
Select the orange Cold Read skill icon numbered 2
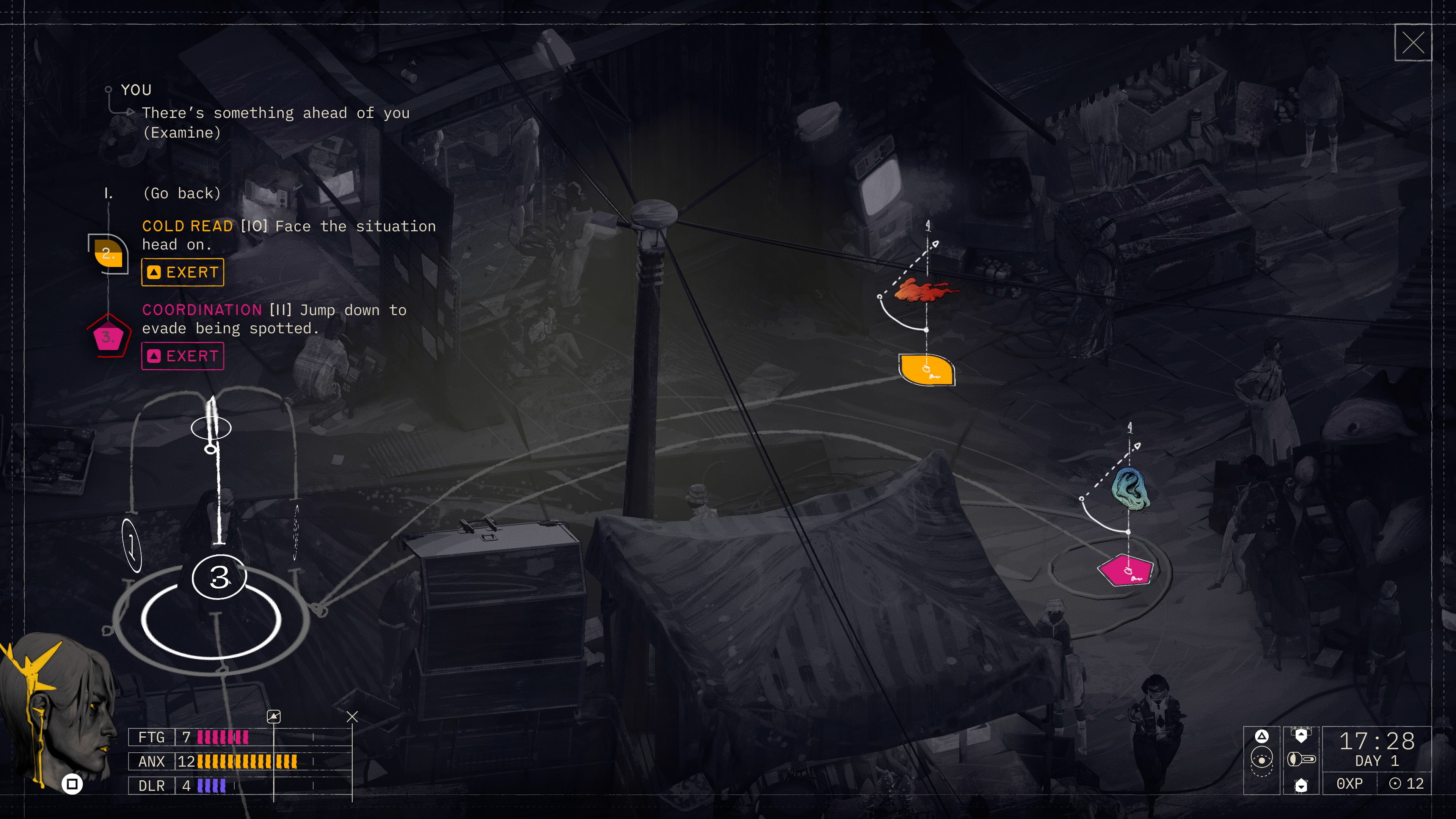109,254
